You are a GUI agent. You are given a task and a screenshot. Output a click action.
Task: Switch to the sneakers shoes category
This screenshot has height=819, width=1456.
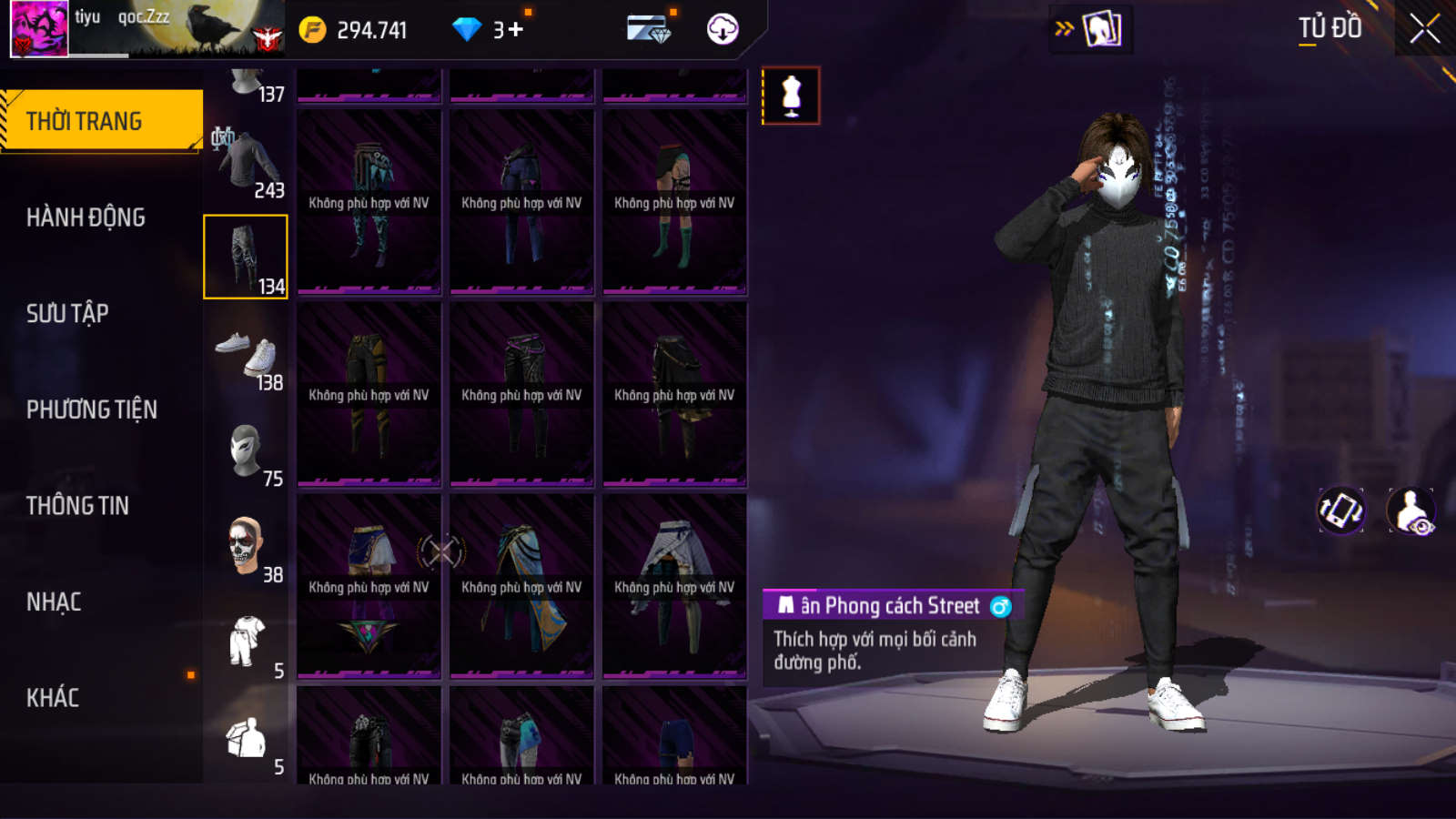[x=246, y=356]
